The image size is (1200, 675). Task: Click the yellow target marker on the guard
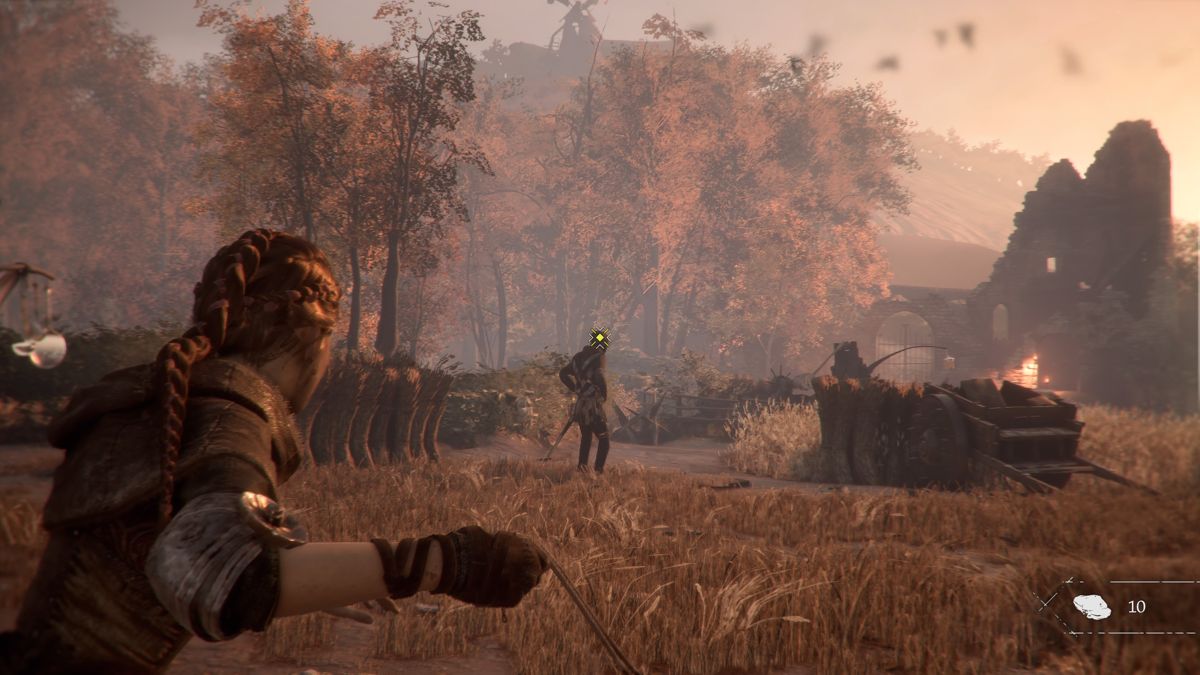click(x=599, y=339)
